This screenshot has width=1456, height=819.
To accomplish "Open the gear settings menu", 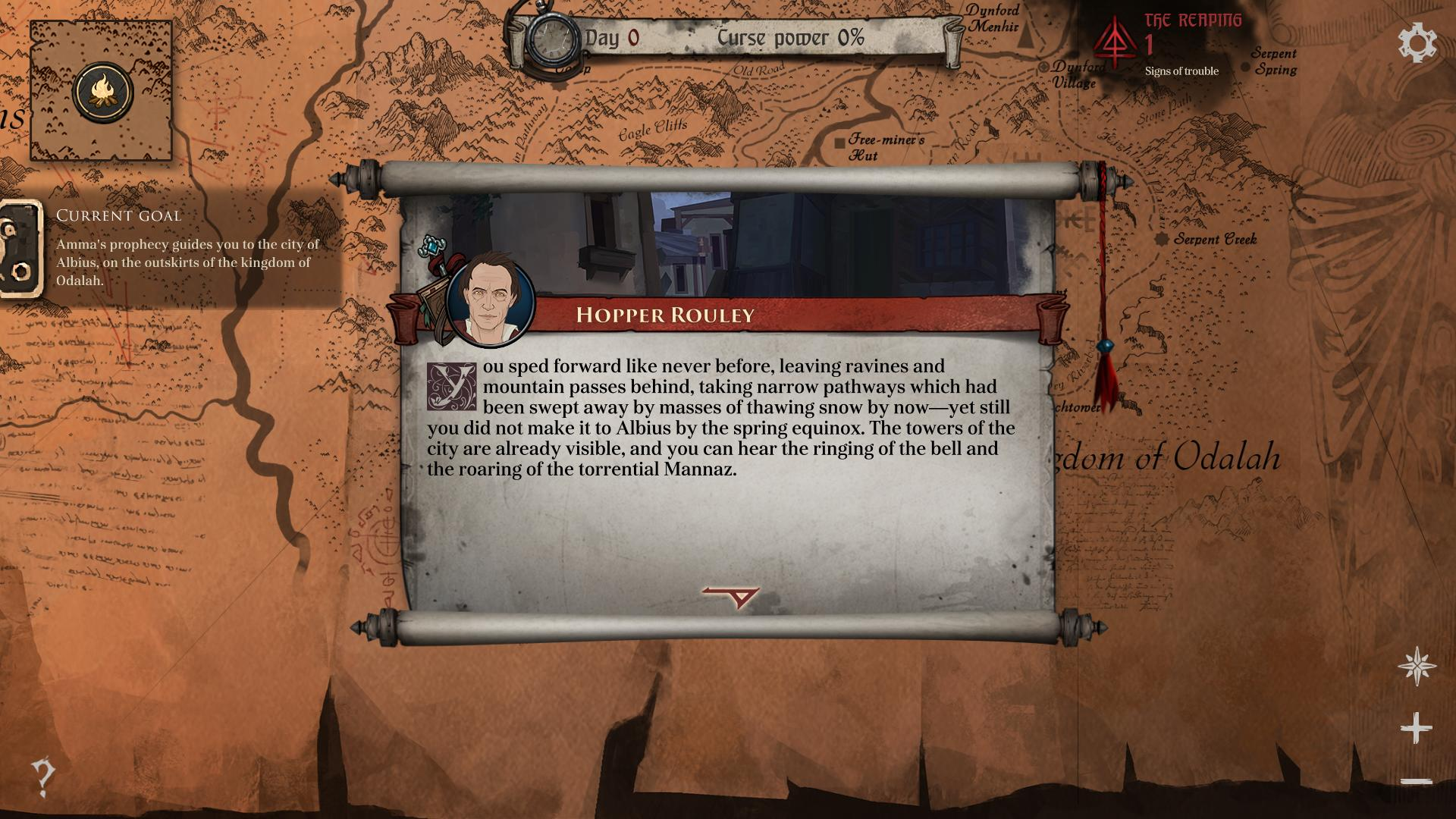I will click(x=1417, y=43).
